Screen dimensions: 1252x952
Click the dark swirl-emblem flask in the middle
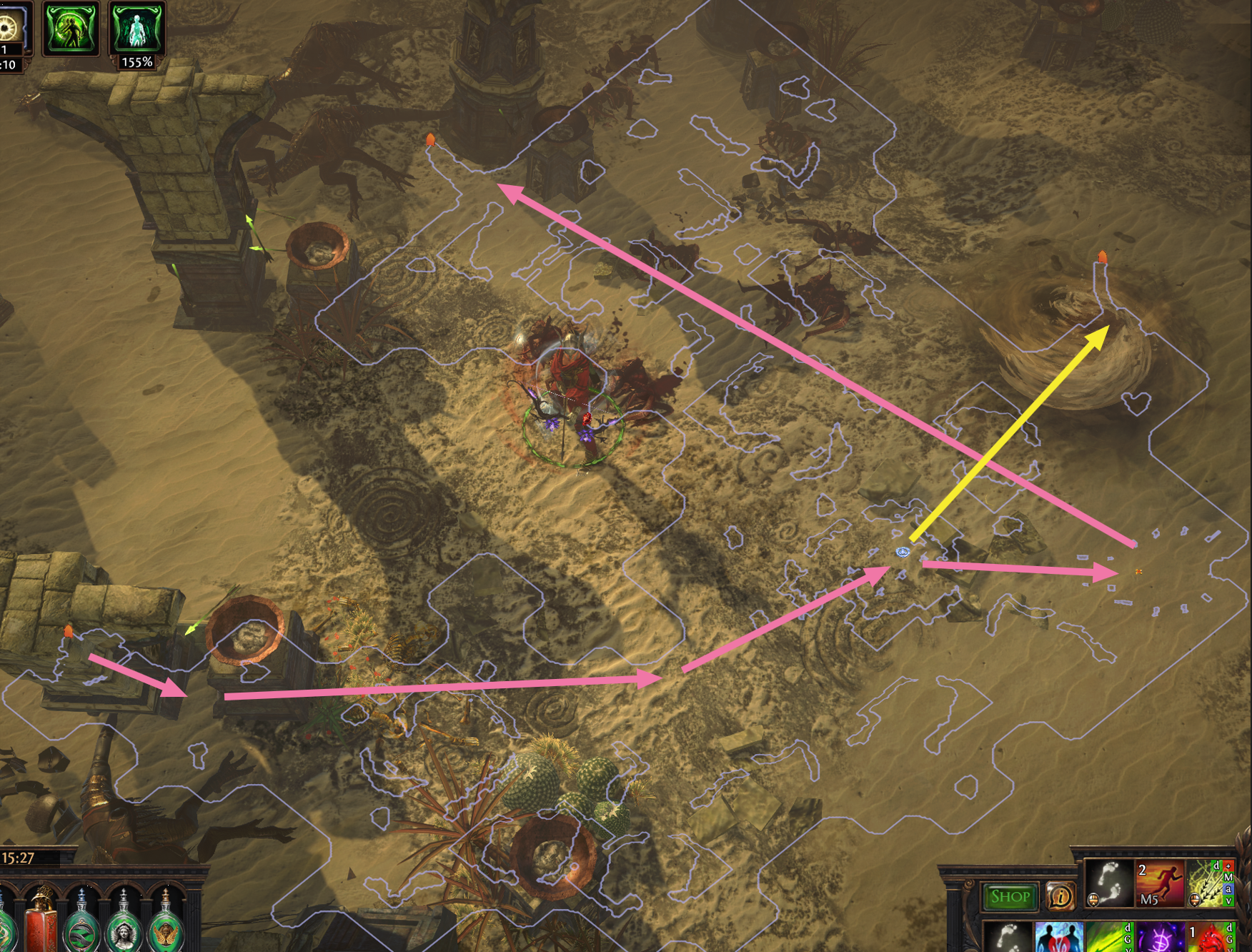pyautogui.click(x=81, y=933)
